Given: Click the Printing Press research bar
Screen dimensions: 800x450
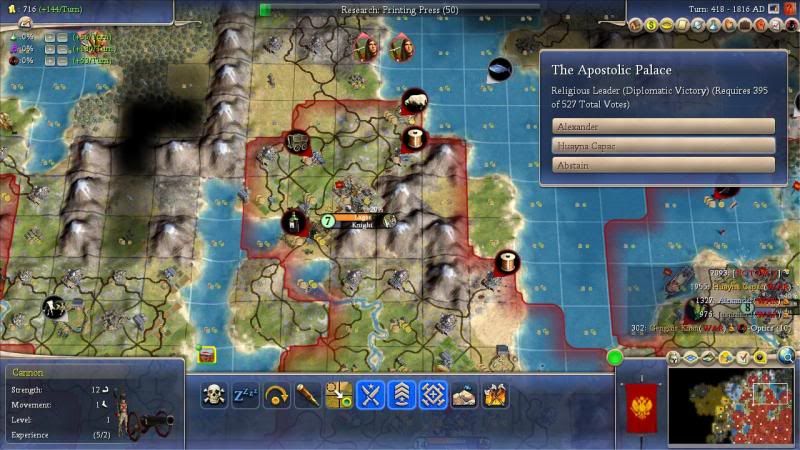Looking at the screenshot, I should coord(400,9).
